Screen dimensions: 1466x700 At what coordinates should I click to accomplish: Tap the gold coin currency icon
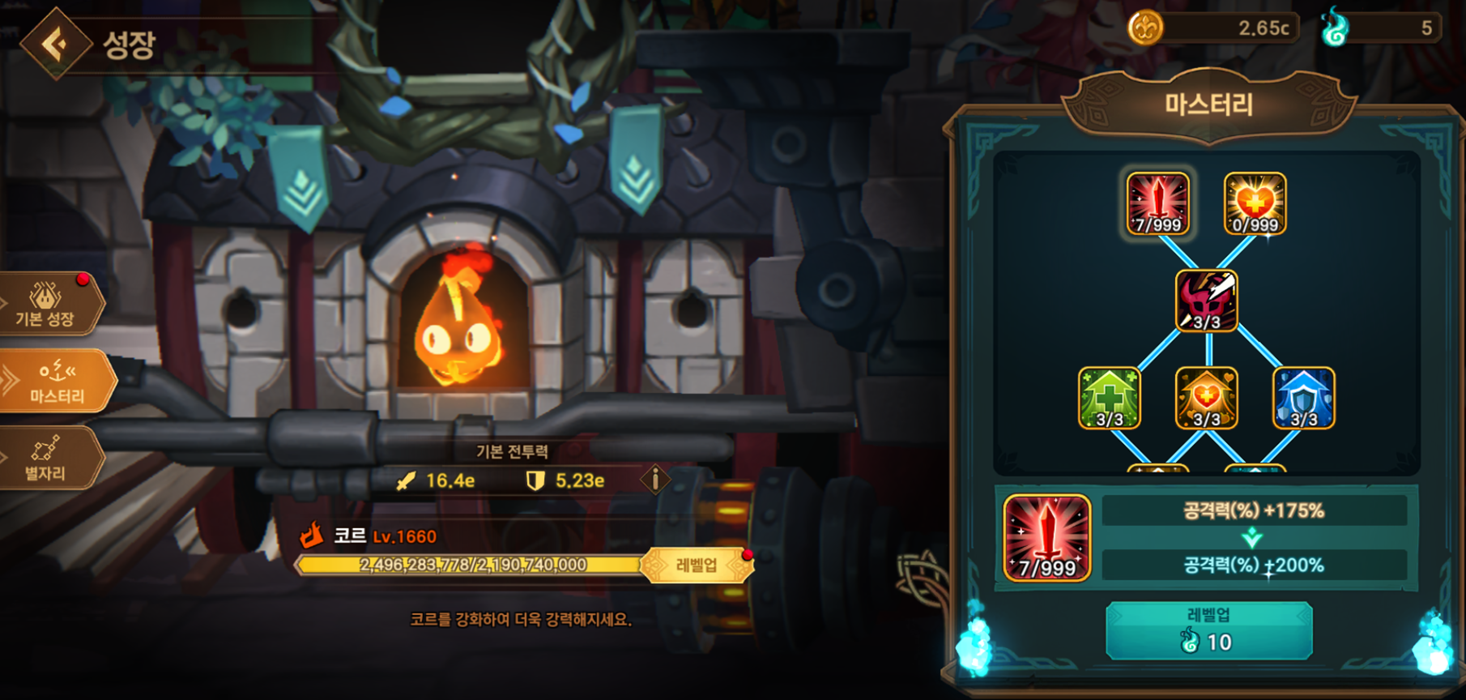(x=1145, y=28)
